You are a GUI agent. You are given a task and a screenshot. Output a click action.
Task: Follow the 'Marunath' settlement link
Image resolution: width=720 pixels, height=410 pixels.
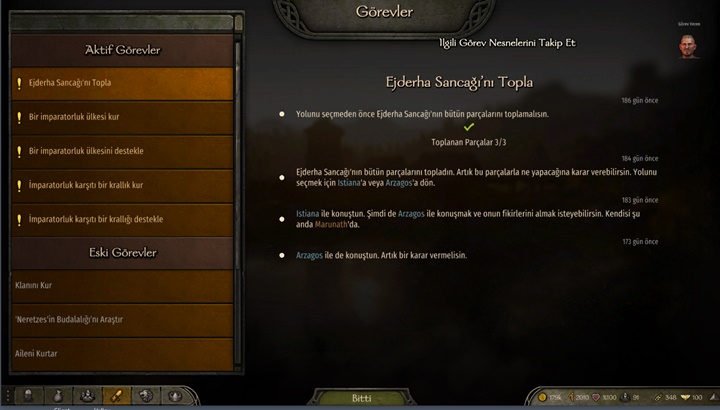[x=326, y=224]
